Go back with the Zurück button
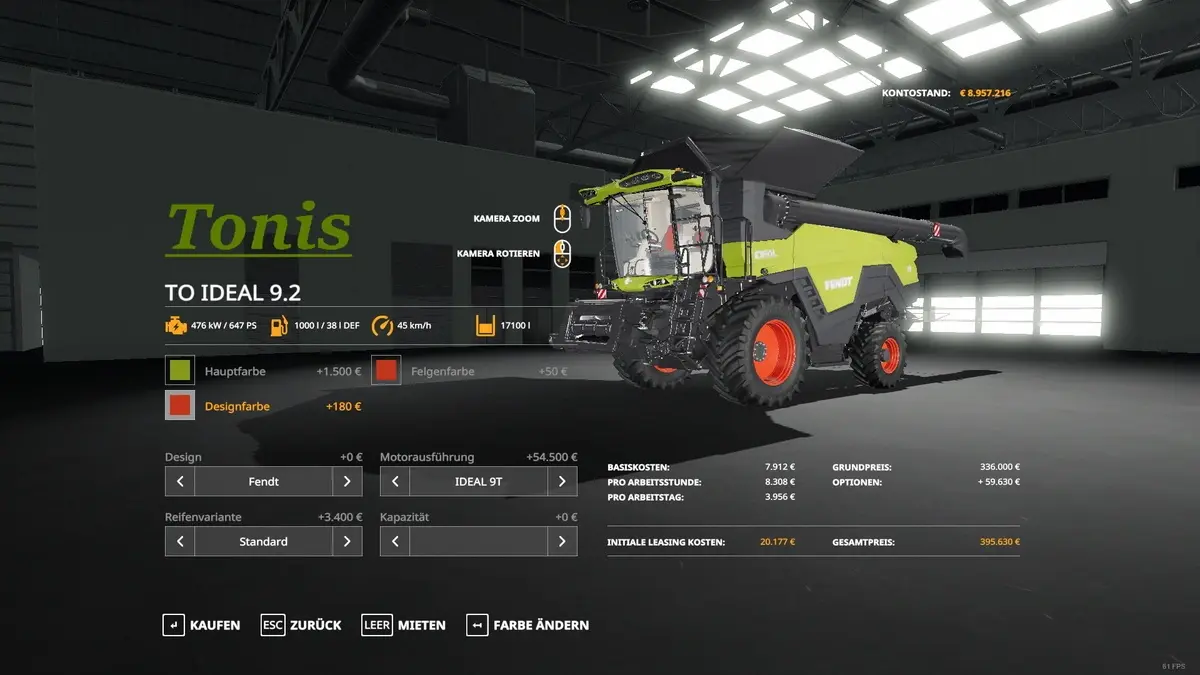 (301, 625)
